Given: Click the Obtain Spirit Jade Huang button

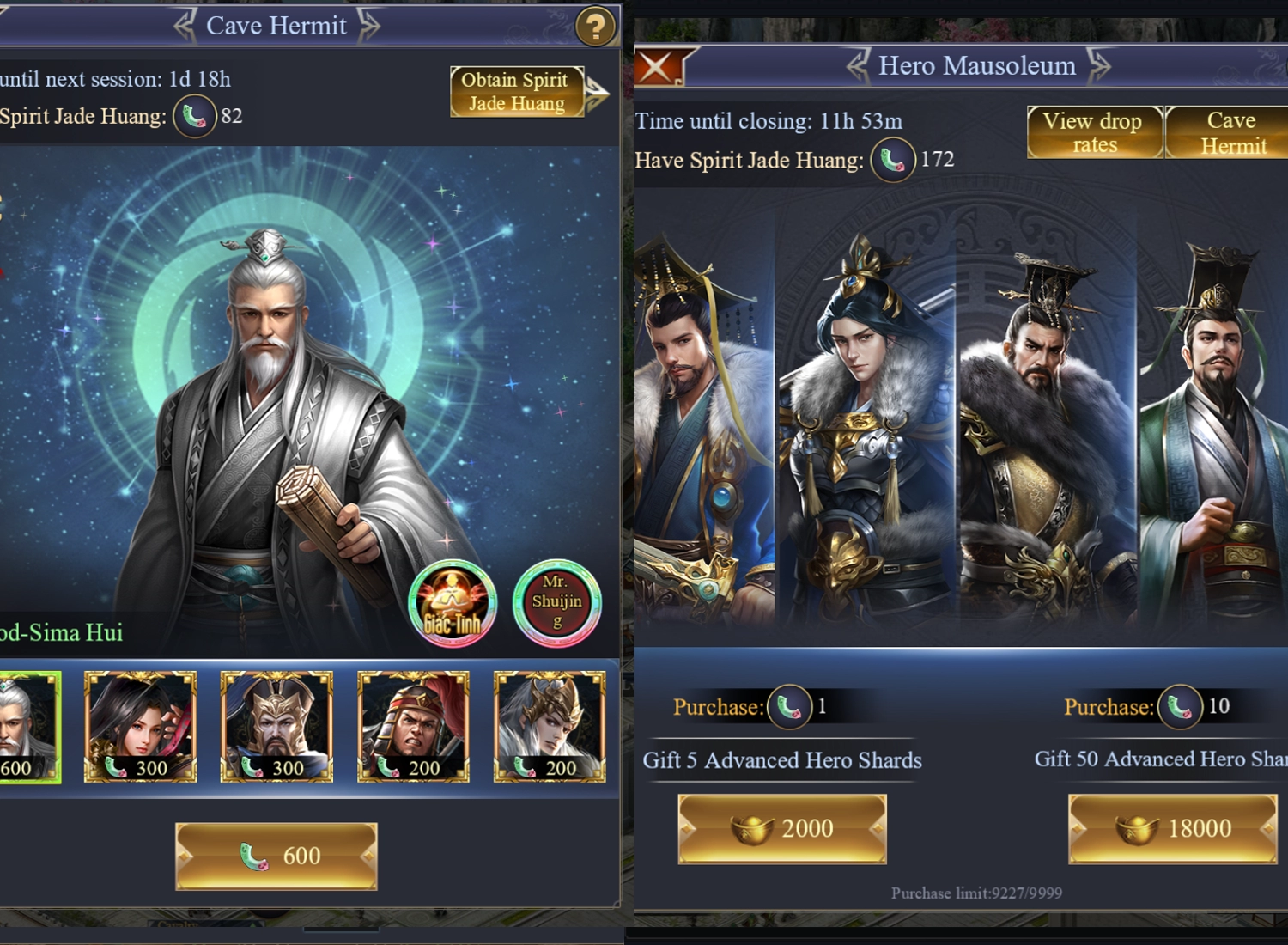Looking at the screenshot, I should (517, 92).
